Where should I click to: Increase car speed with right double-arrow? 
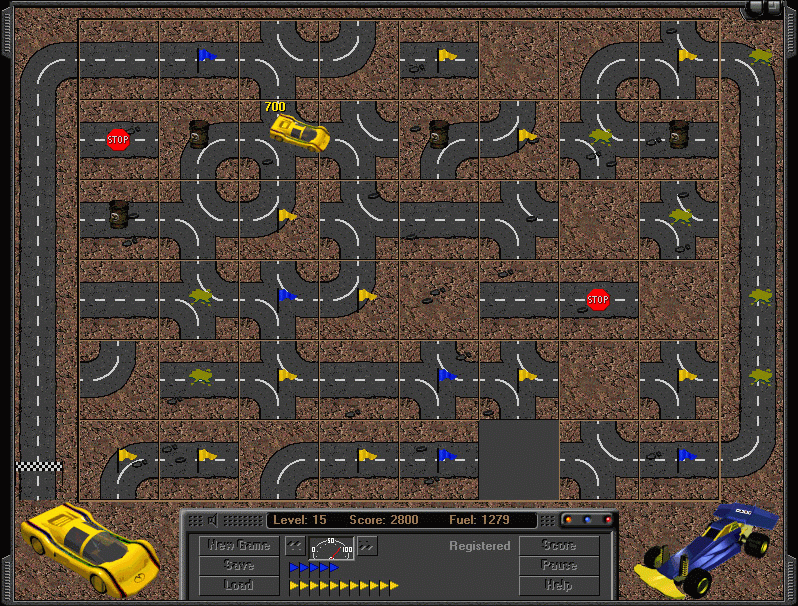pyautogui.click(x=367, y=546)
